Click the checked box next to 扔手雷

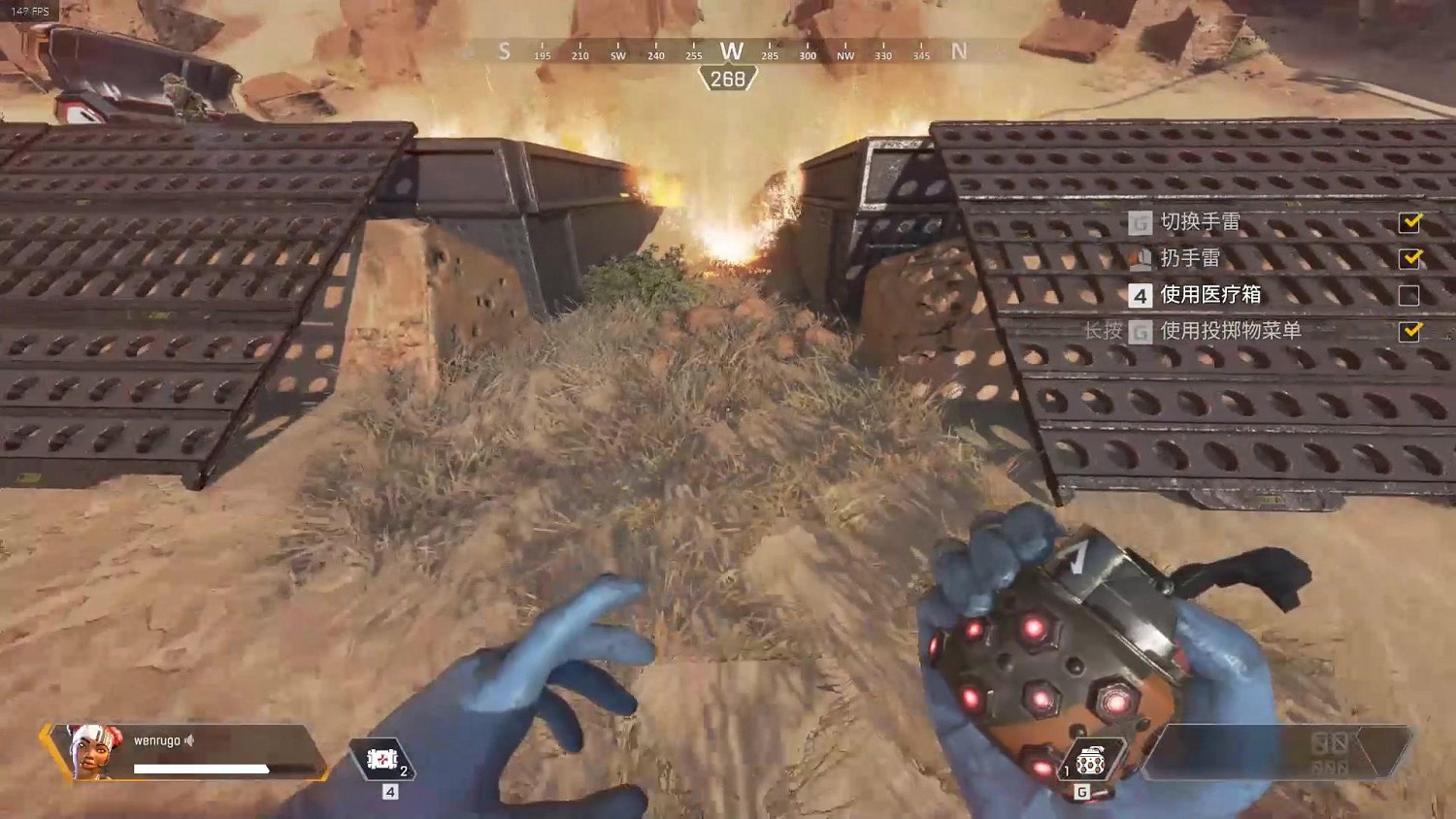click(x=1409, y=258)
